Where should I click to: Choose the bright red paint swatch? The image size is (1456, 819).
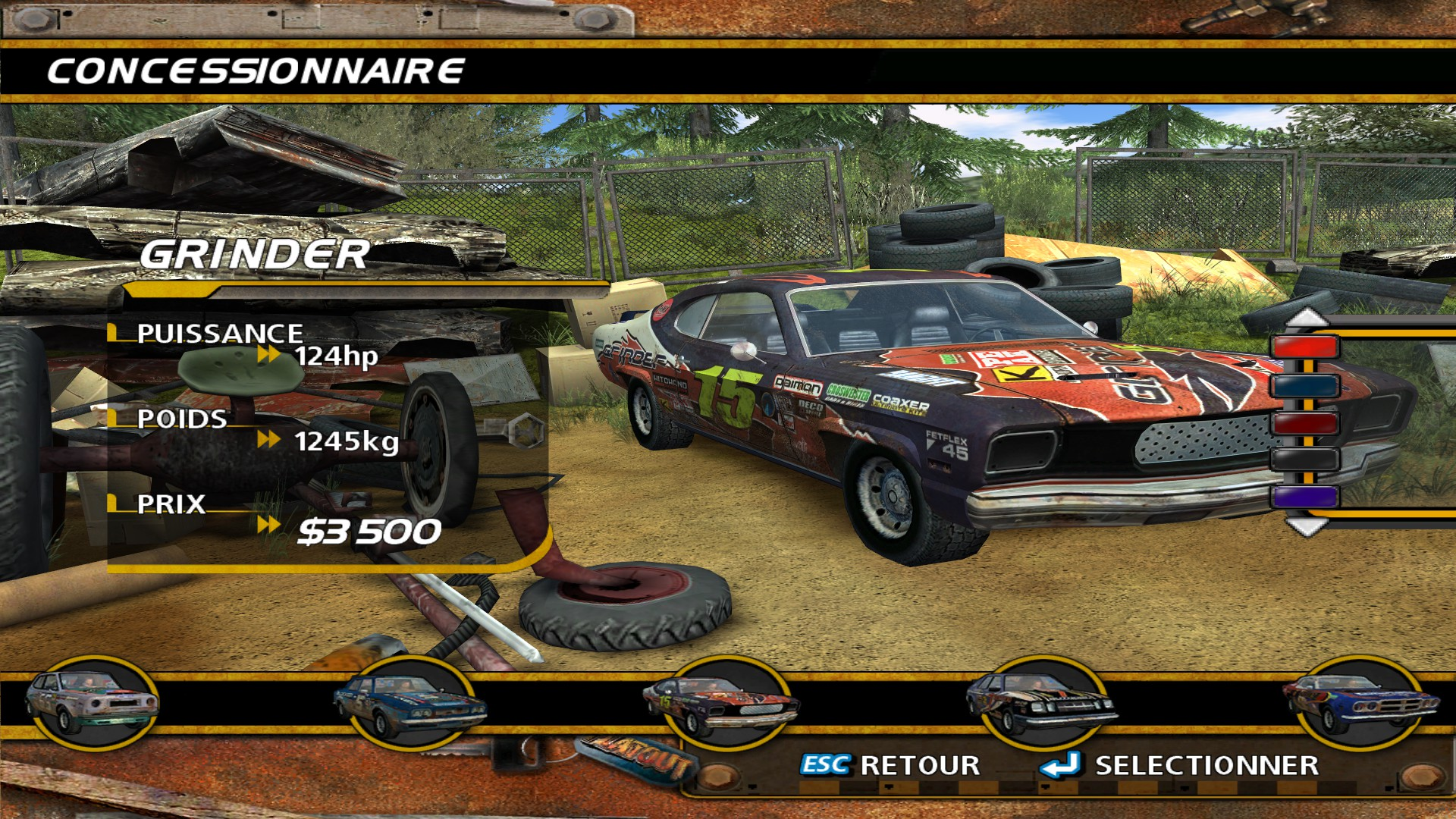[1306, 348]
